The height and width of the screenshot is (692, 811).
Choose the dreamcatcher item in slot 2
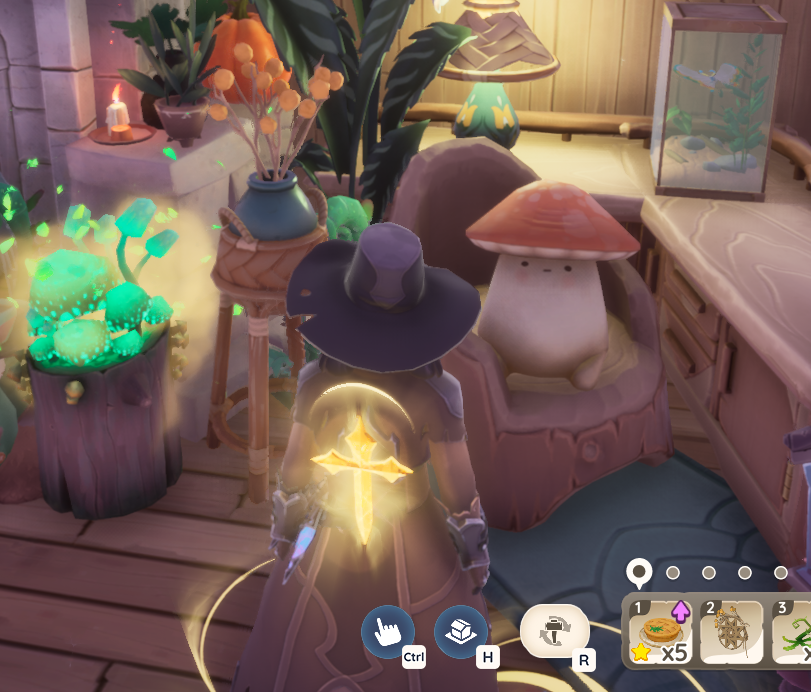[x=730, y=632]
